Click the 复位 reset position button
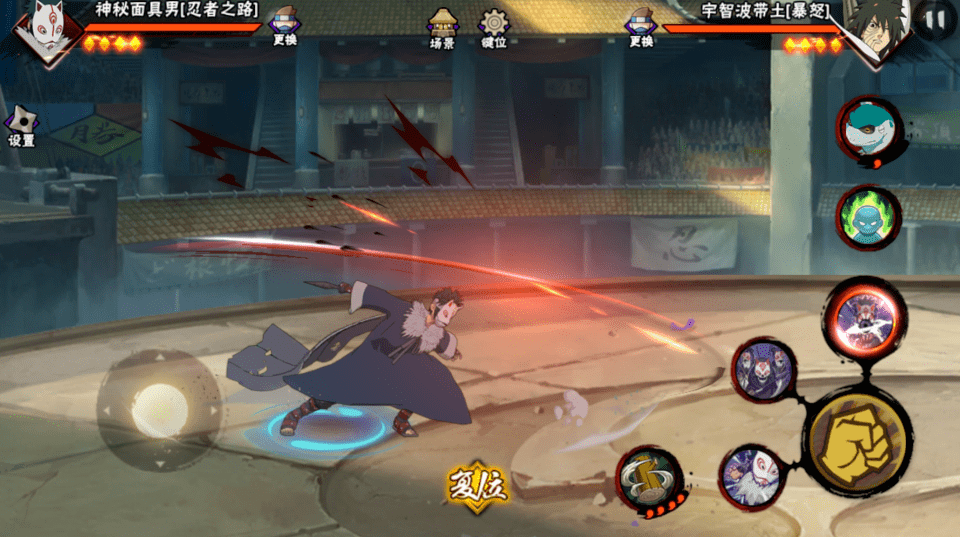This screenshot has height=537, width=960. (478, 487)
